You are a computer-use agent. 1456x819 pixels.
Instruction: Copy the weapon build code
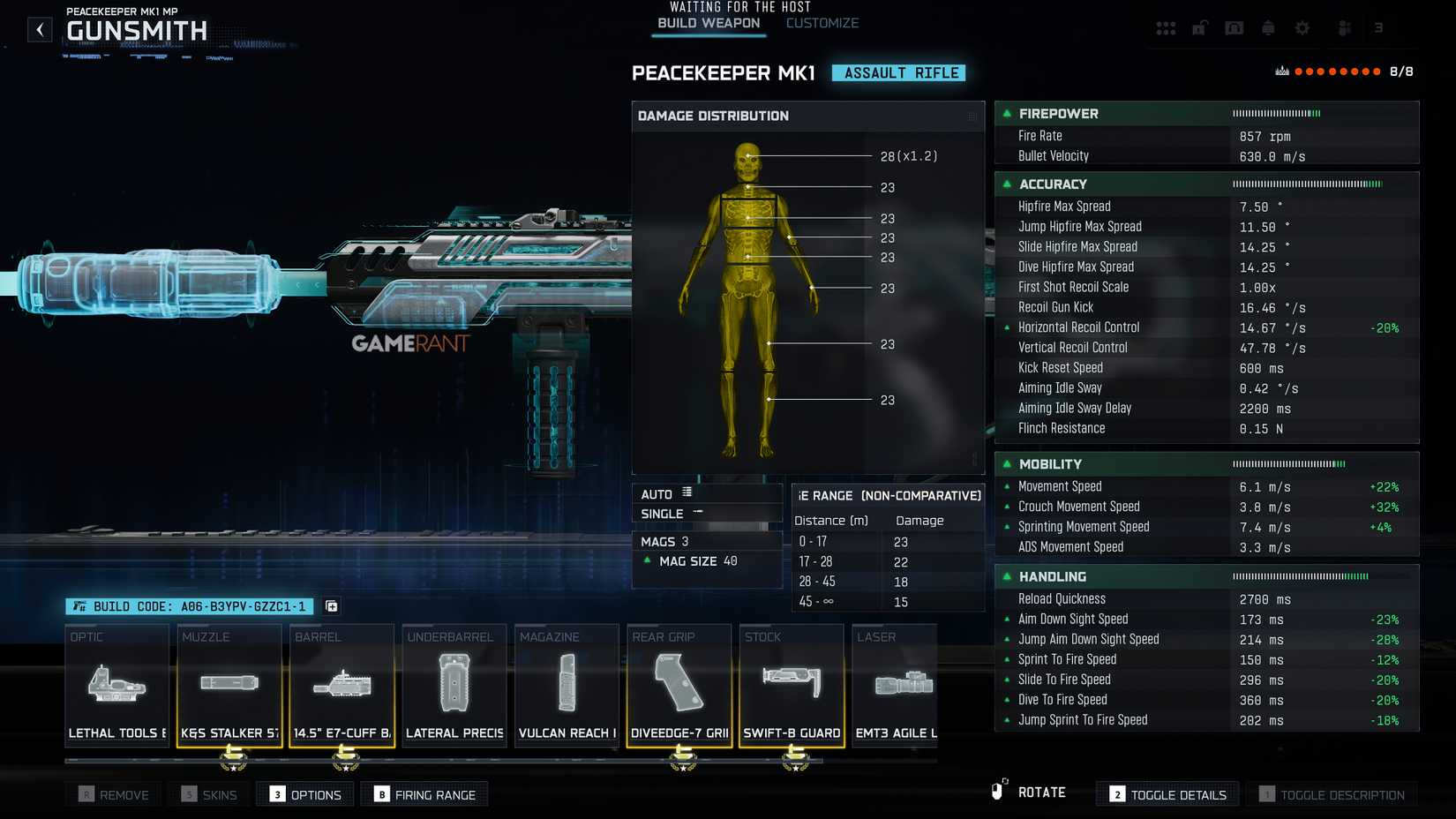(x=331, y=606)
